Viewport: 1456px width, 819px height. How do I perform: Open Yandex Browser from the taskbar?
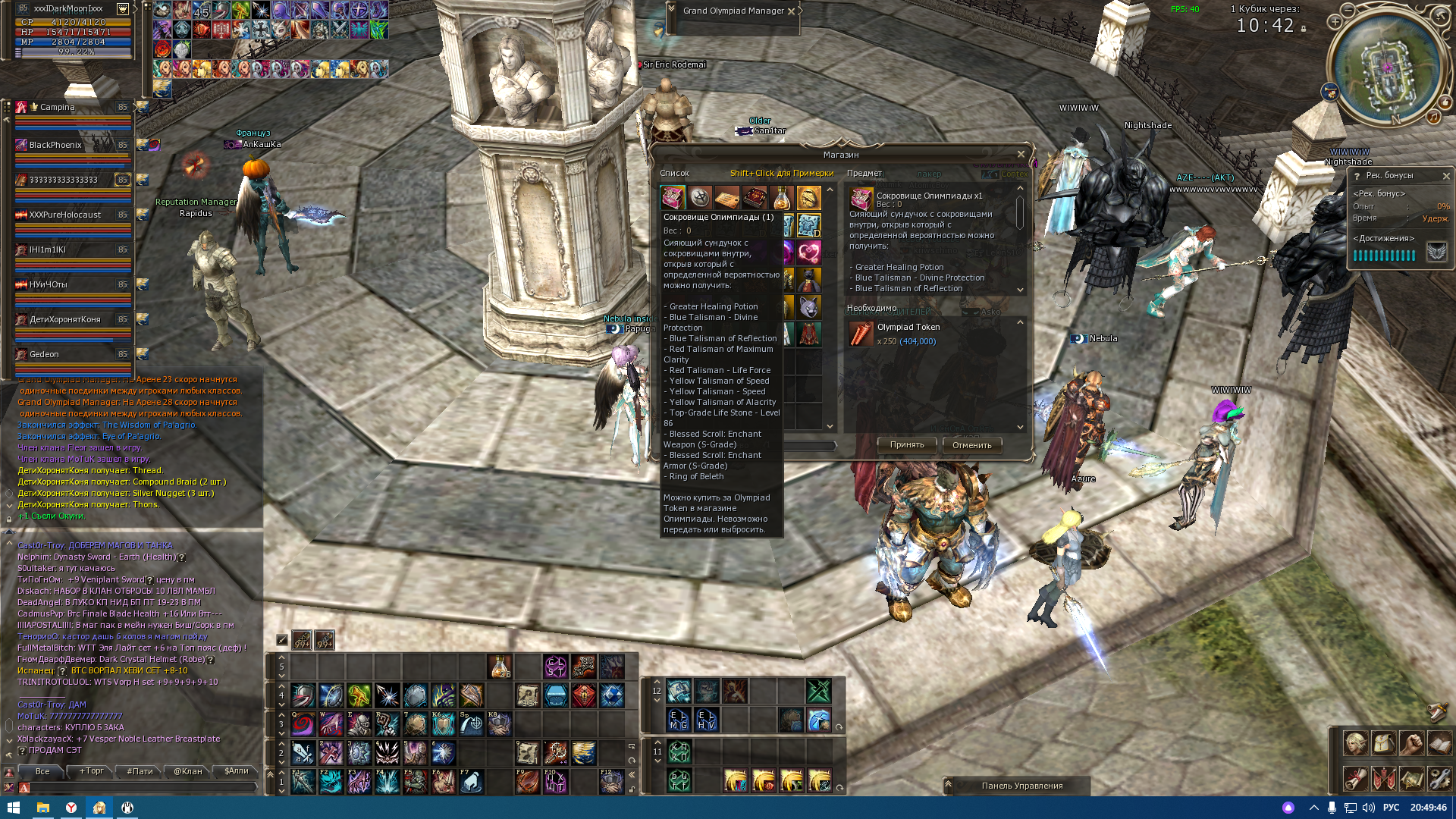coord(72,808)
